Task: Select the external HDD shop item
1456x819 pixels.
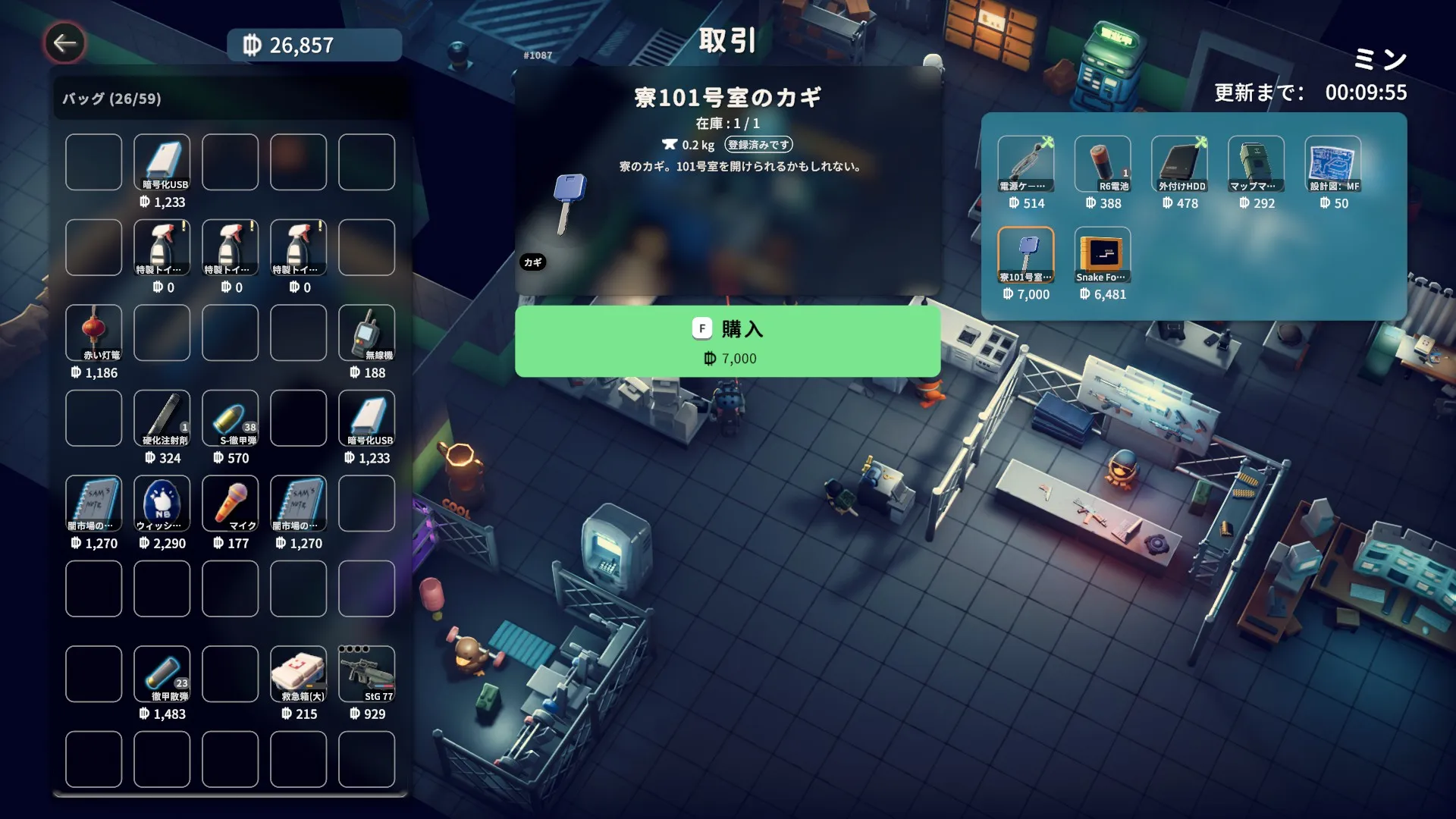Action: coord(1179,164)
